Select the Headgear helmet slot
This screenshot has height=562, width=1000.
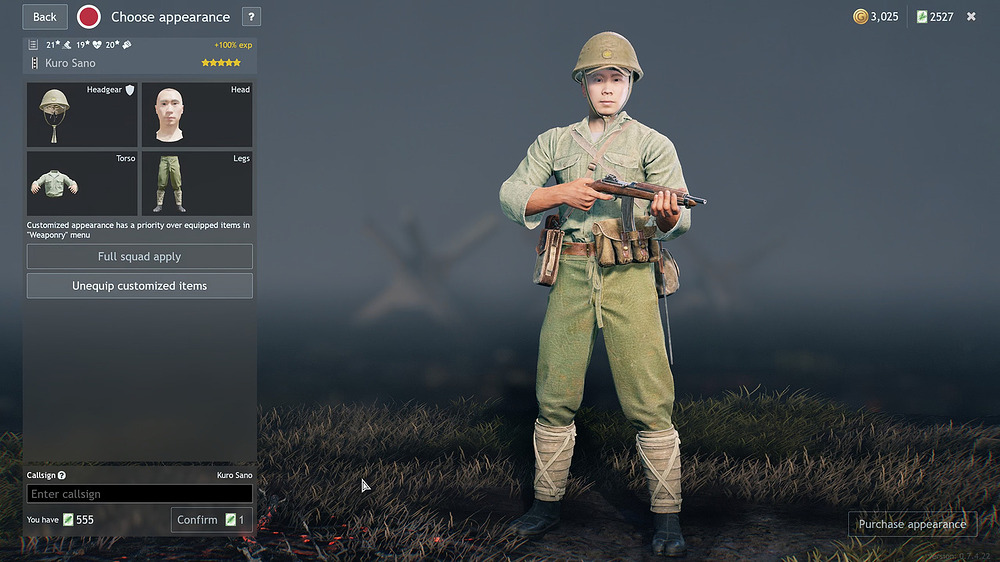click(x=82, y=115)
